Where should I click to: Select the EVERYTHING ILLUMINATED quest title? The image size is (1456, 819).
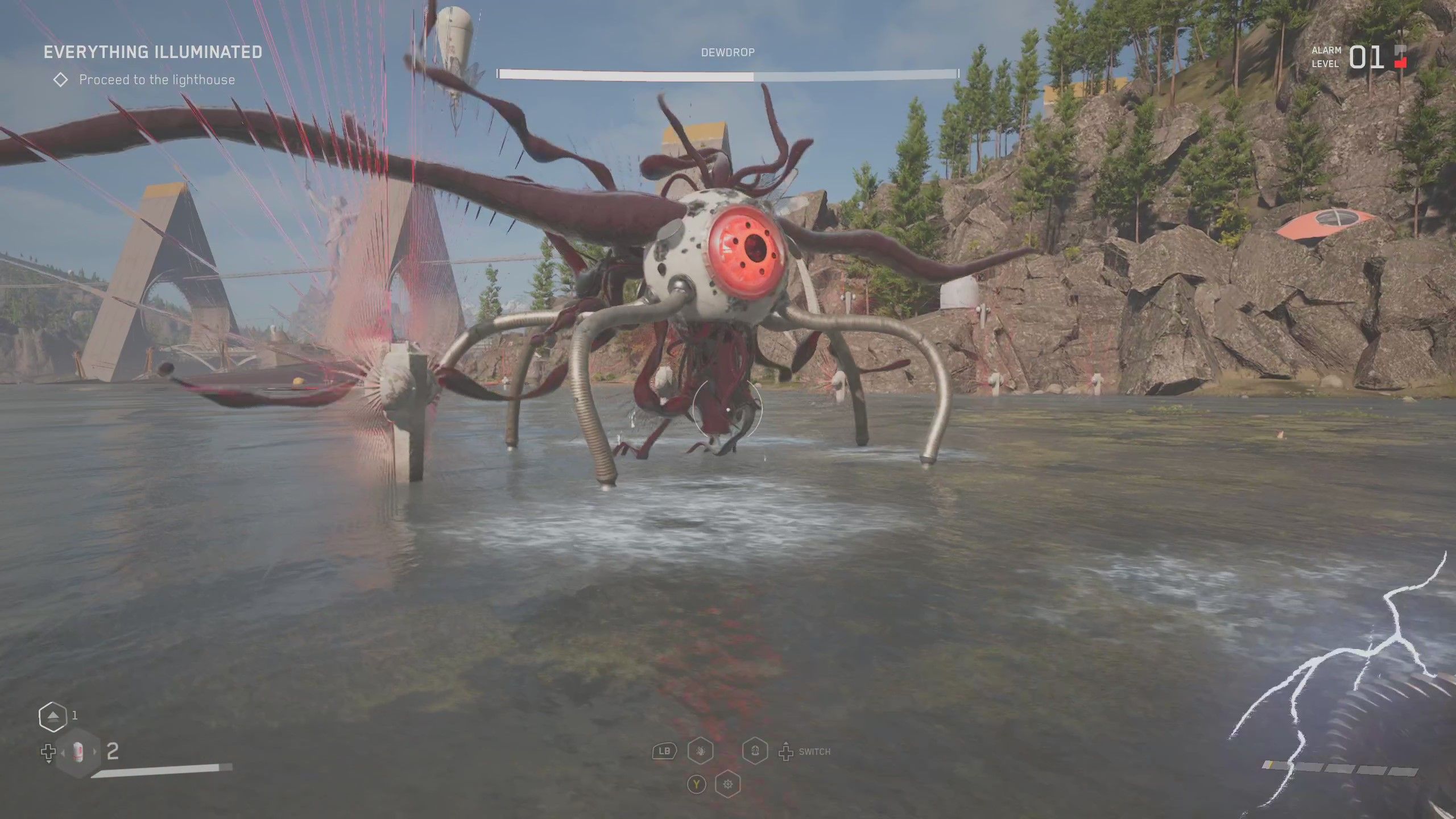(x=154, y=53)
